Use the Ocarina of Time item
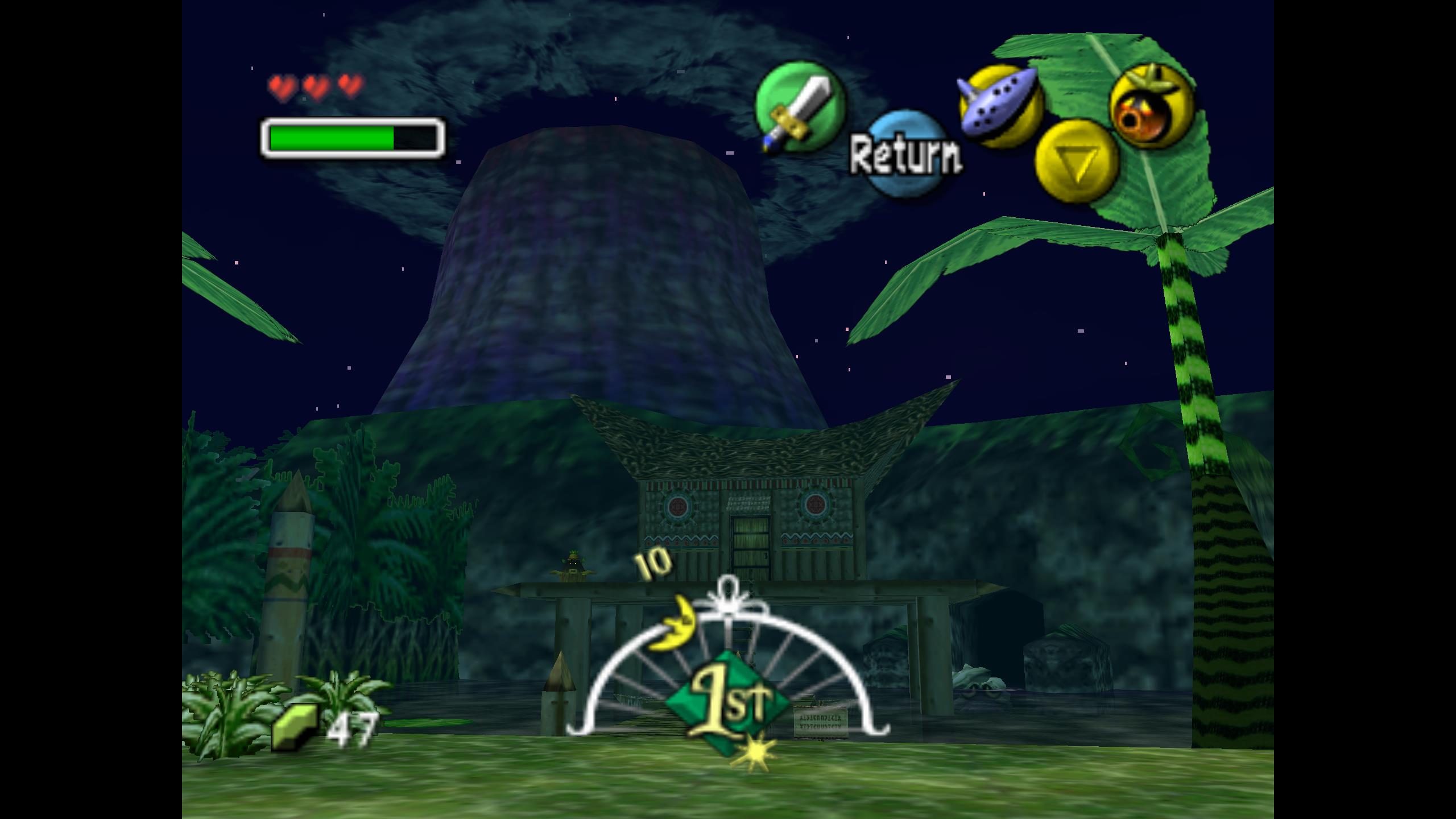This screenshot has width=1456, height=819. pos(1000,106)
